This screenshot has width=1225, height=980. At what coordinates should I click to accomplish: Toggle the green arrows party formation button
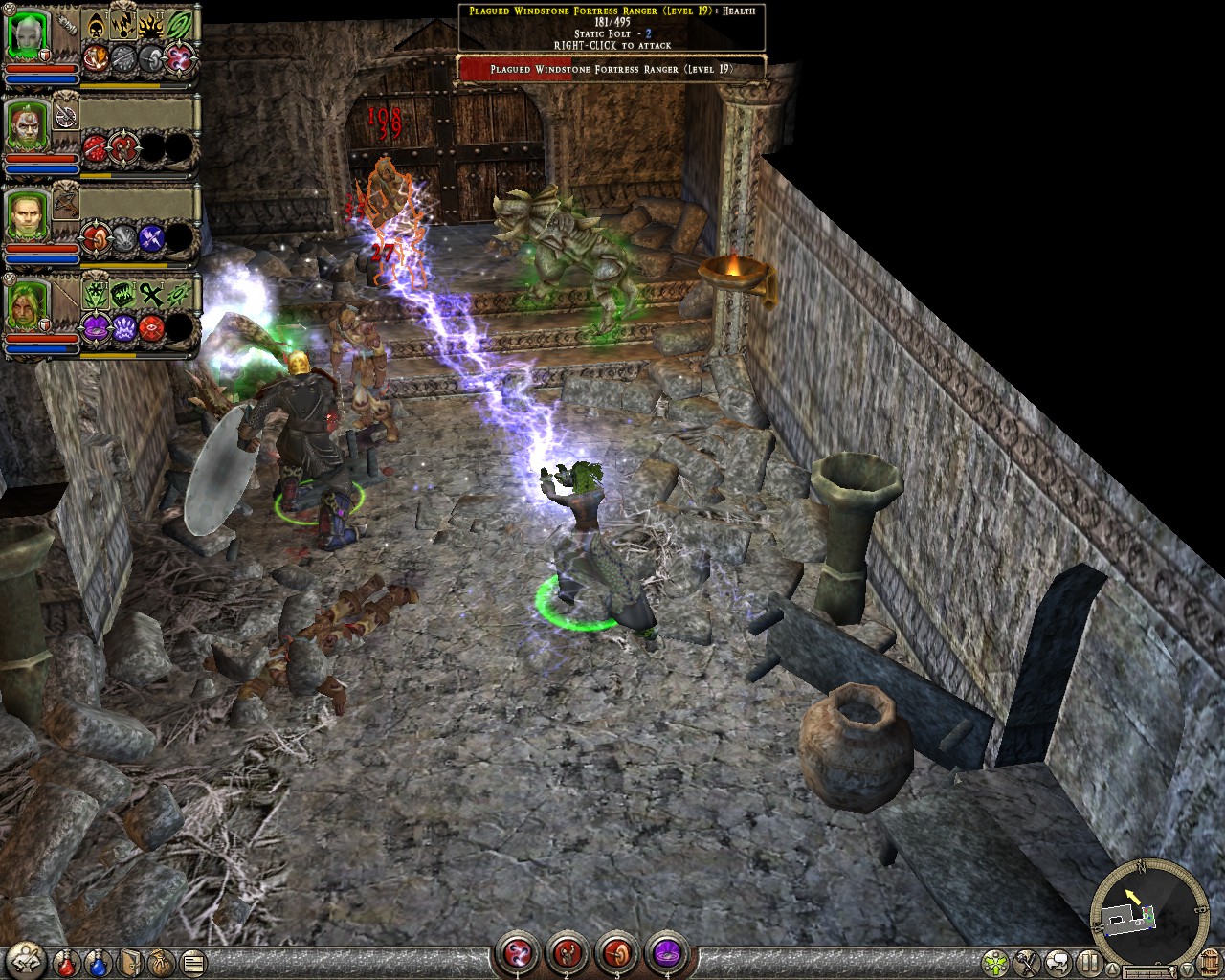996,961
